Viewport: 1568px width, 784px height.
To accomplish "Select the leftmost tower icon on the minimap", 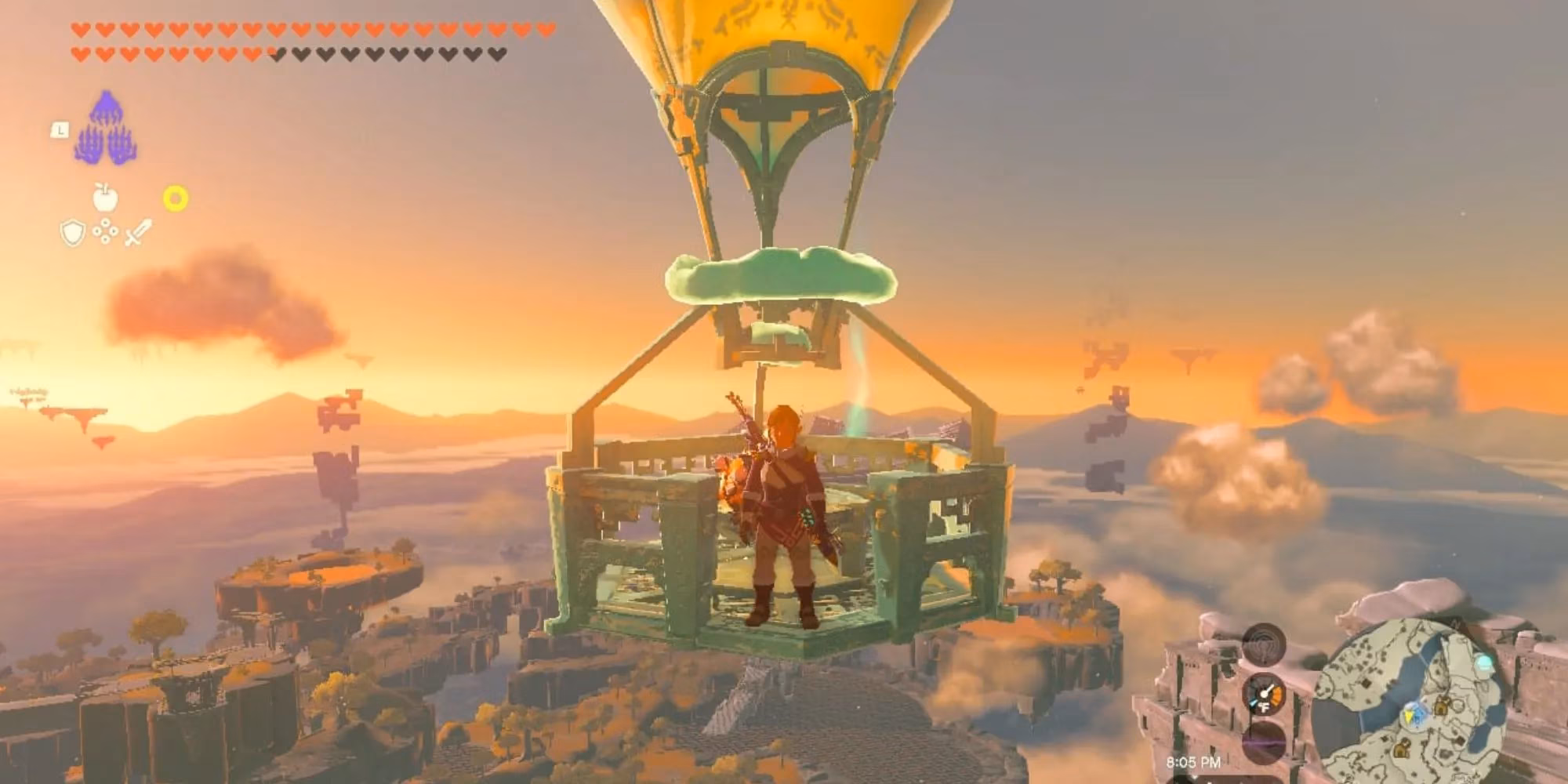I will coord(1403,748).
